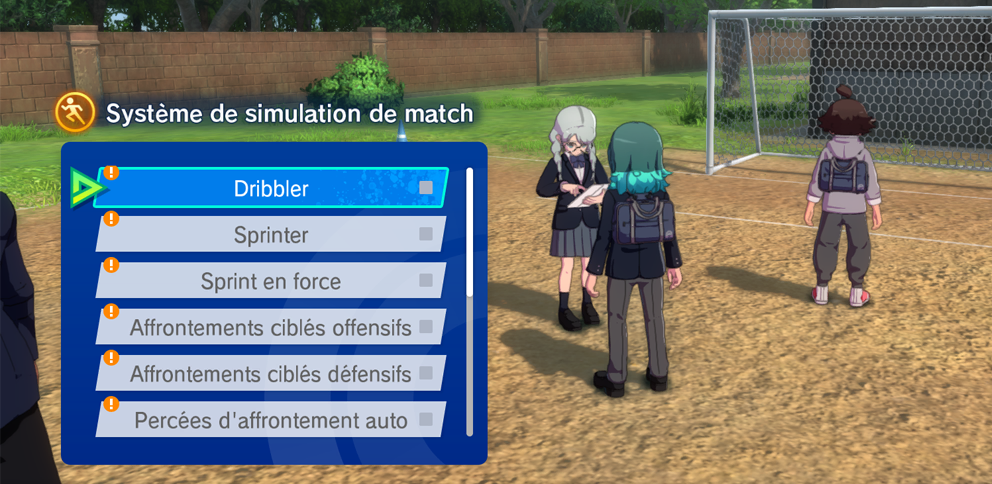Choose the Sprinter tutorial entry
The width and height of the screenshot is (992, 484).
[270, 235]
